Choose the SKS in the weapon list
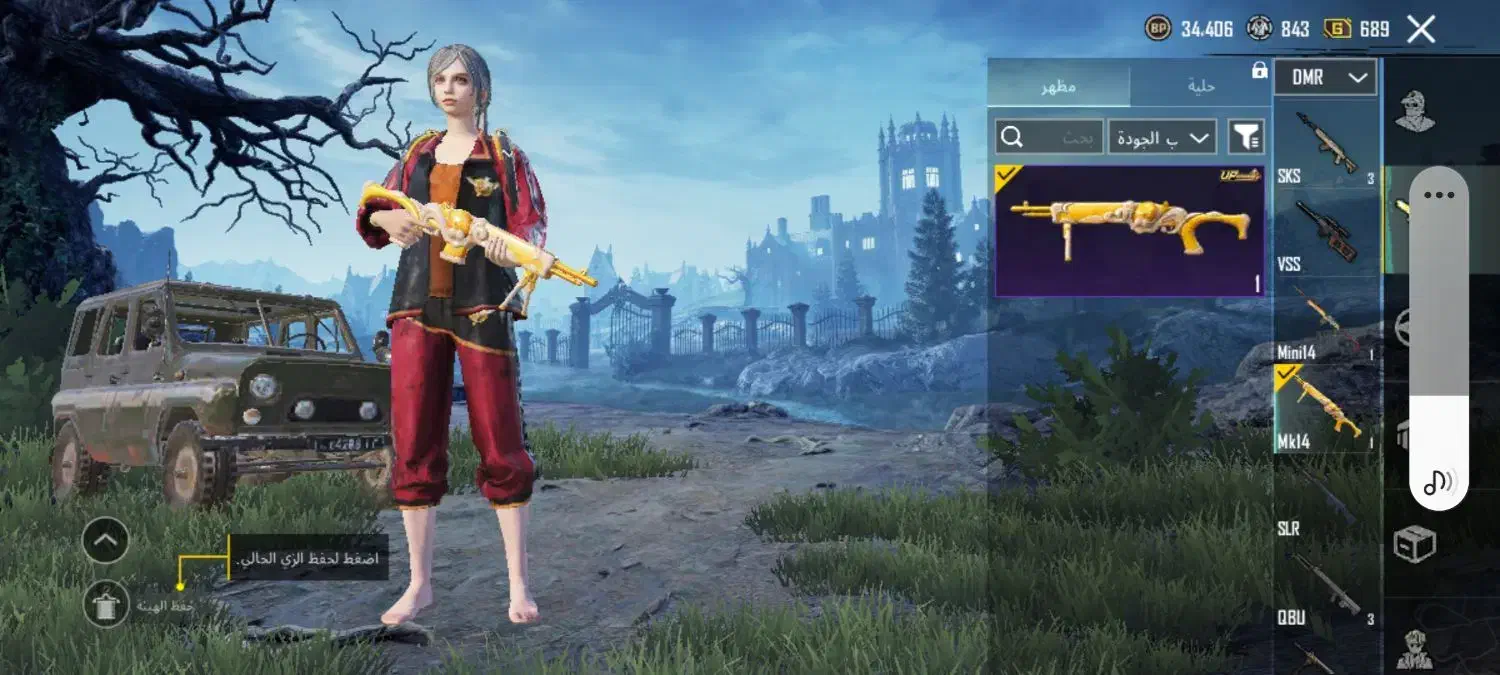 tap(1326, 147)
